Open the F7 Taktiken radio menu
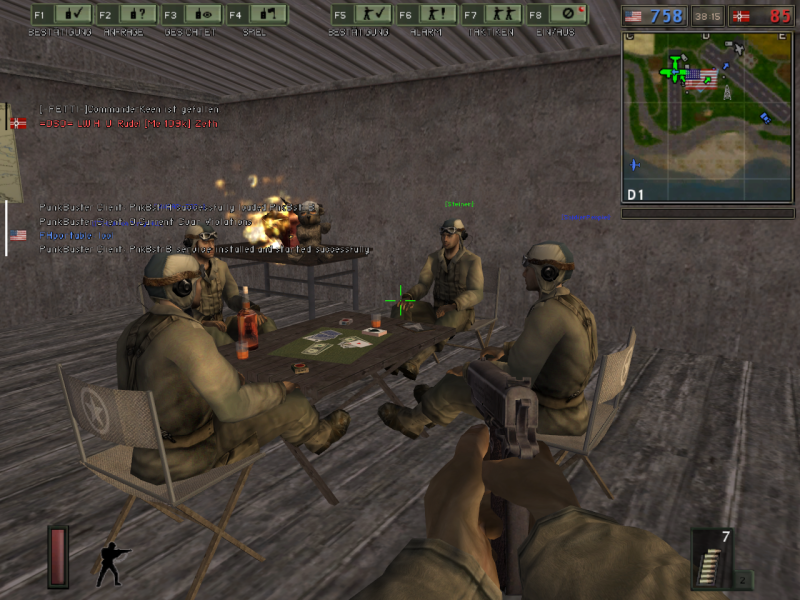This screenshot has width=800, height=600. 487,15
